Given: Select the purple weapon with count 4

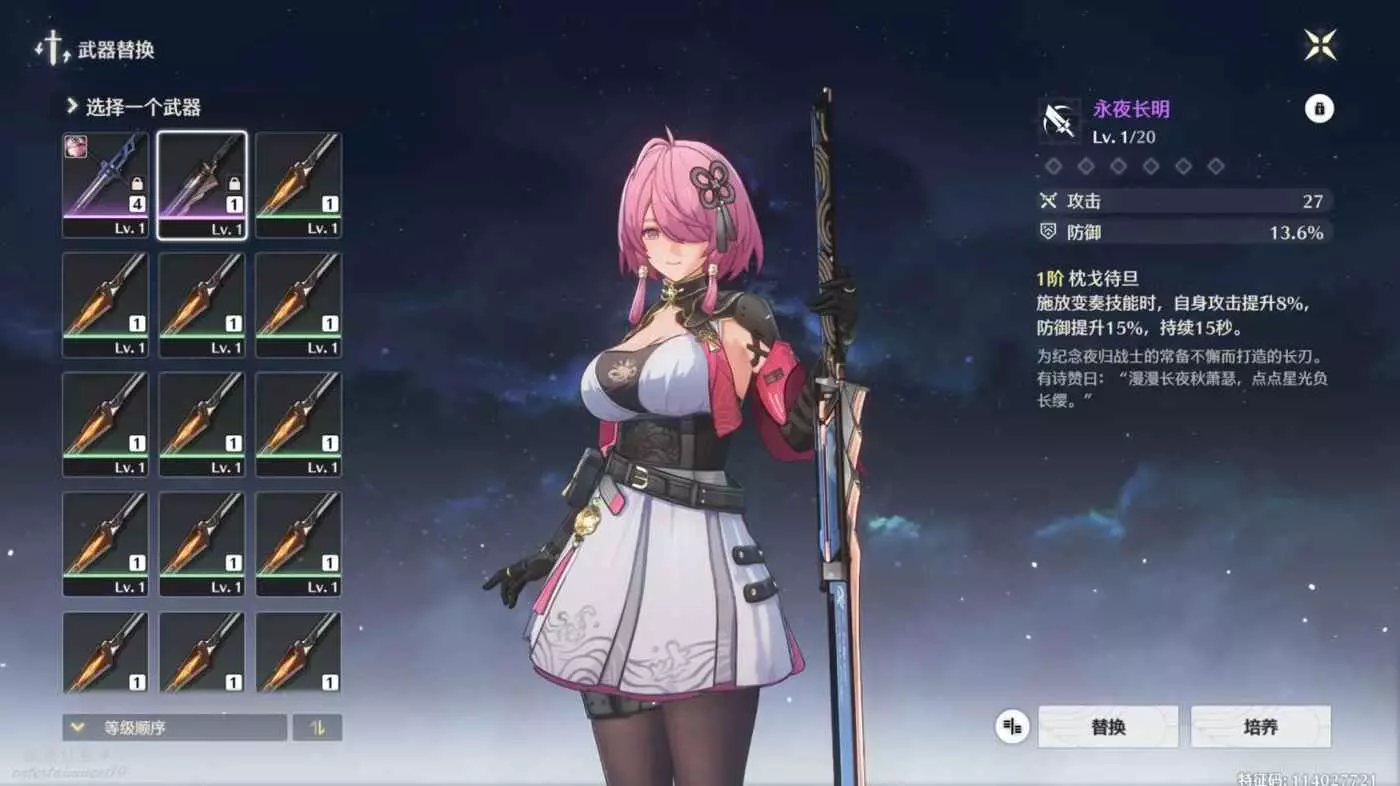Looking at the screenshot, I should 105,184.
